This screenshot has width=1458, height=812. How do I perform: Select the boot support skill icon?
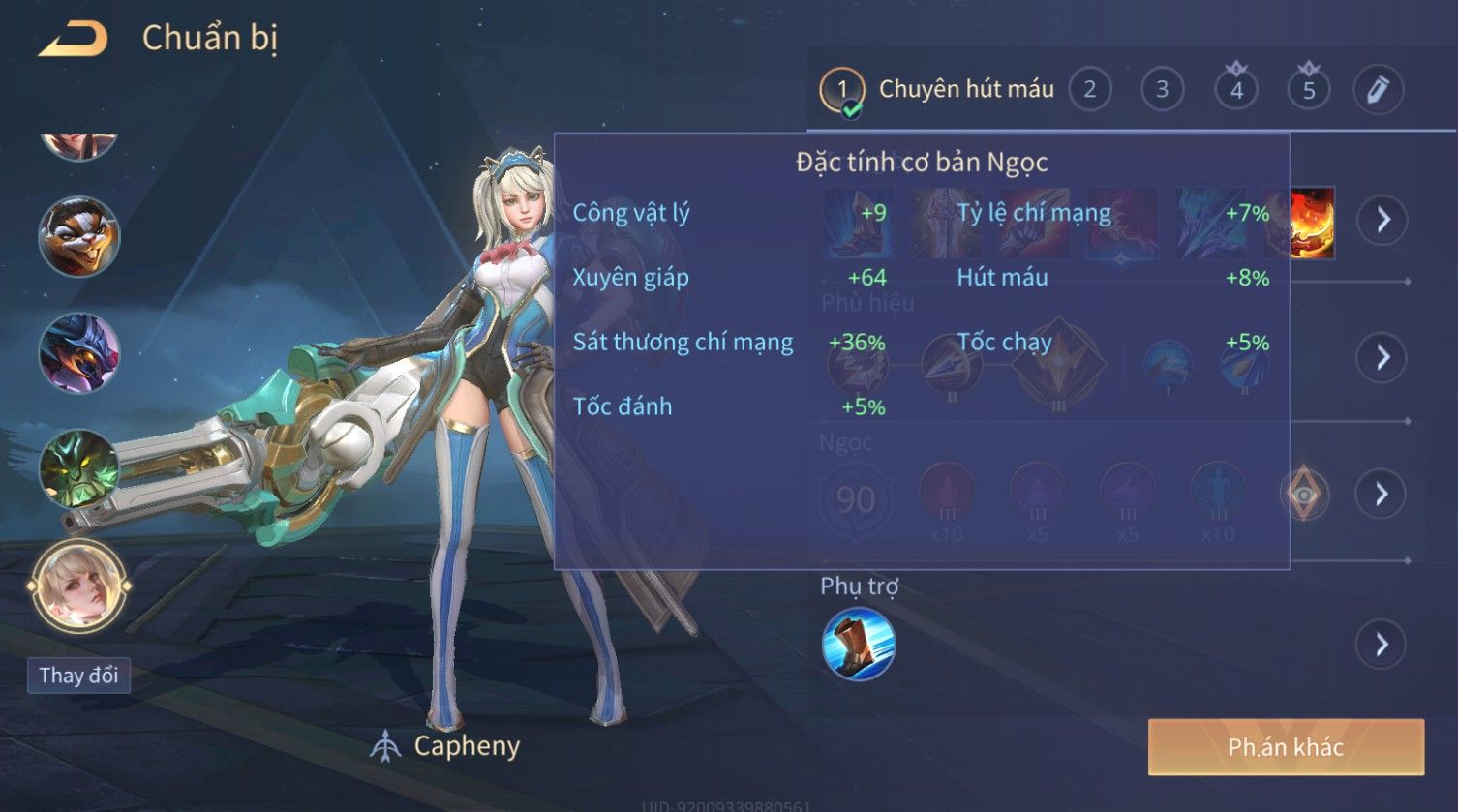coord(858,645)
